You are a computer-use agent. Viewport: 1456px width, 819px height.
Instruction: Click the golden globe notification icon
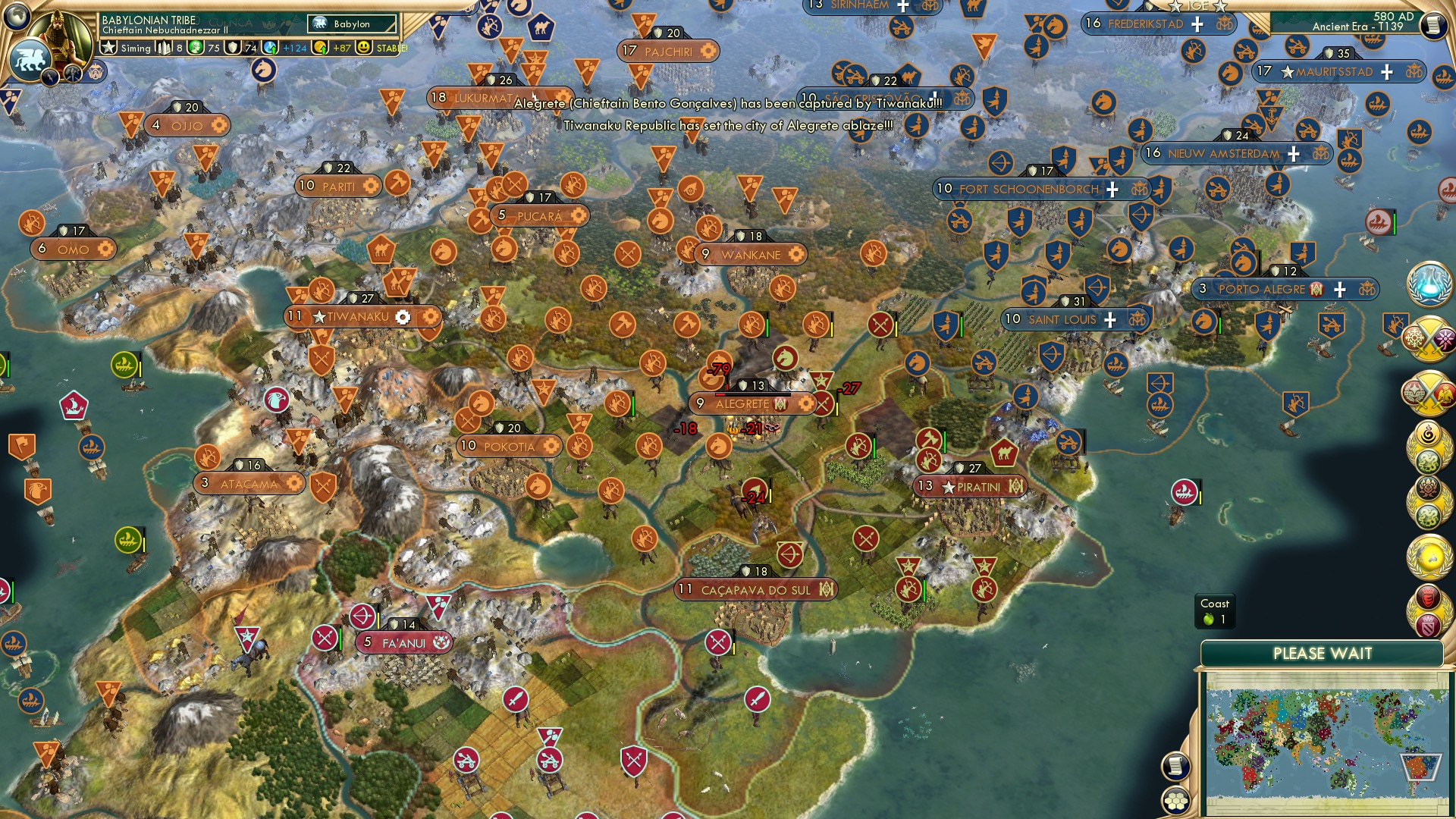[1429, 556]
